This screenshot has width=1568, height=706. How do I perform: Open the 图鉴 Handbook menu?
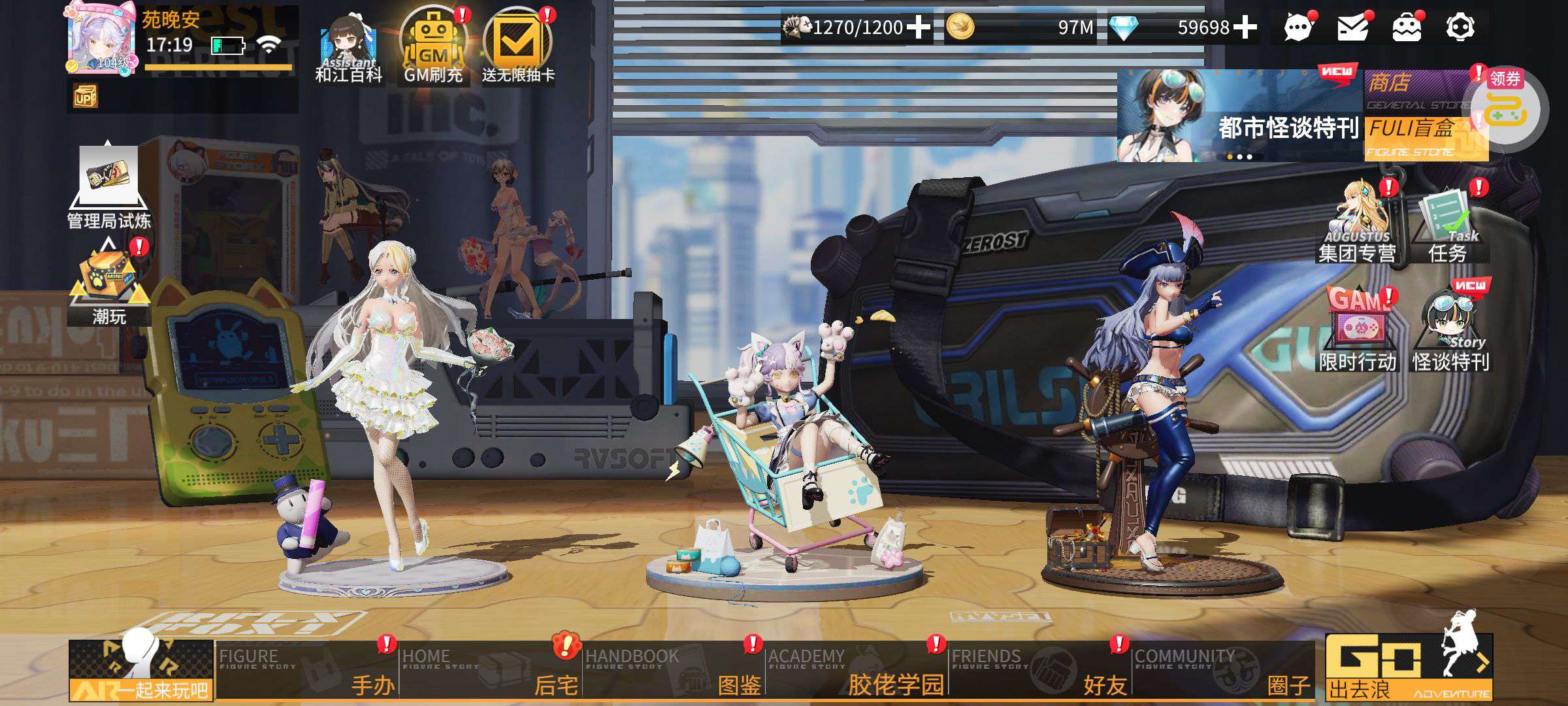tap(673, 670)
